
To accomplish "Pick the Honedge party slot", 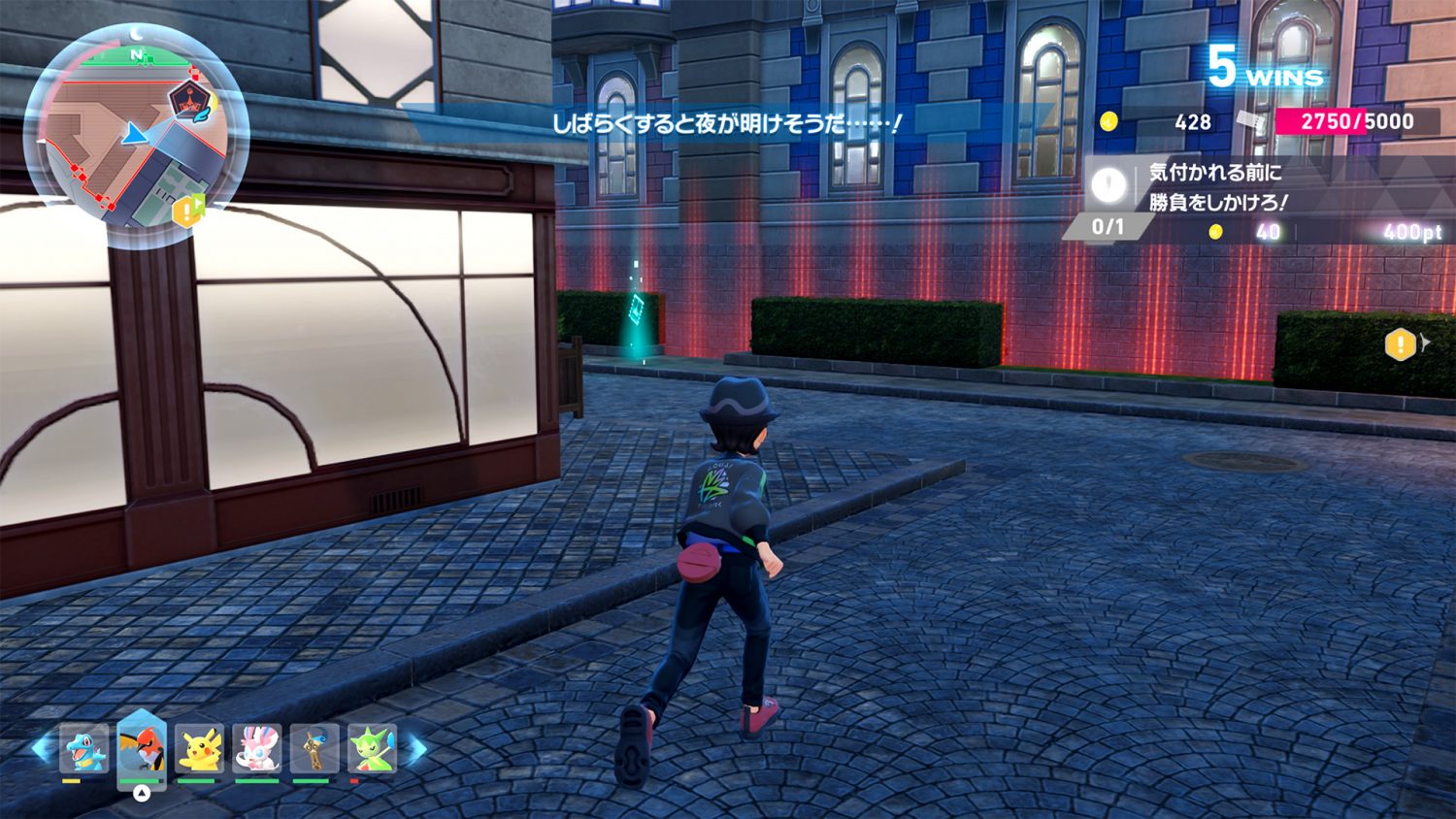I will pos(315,749).
